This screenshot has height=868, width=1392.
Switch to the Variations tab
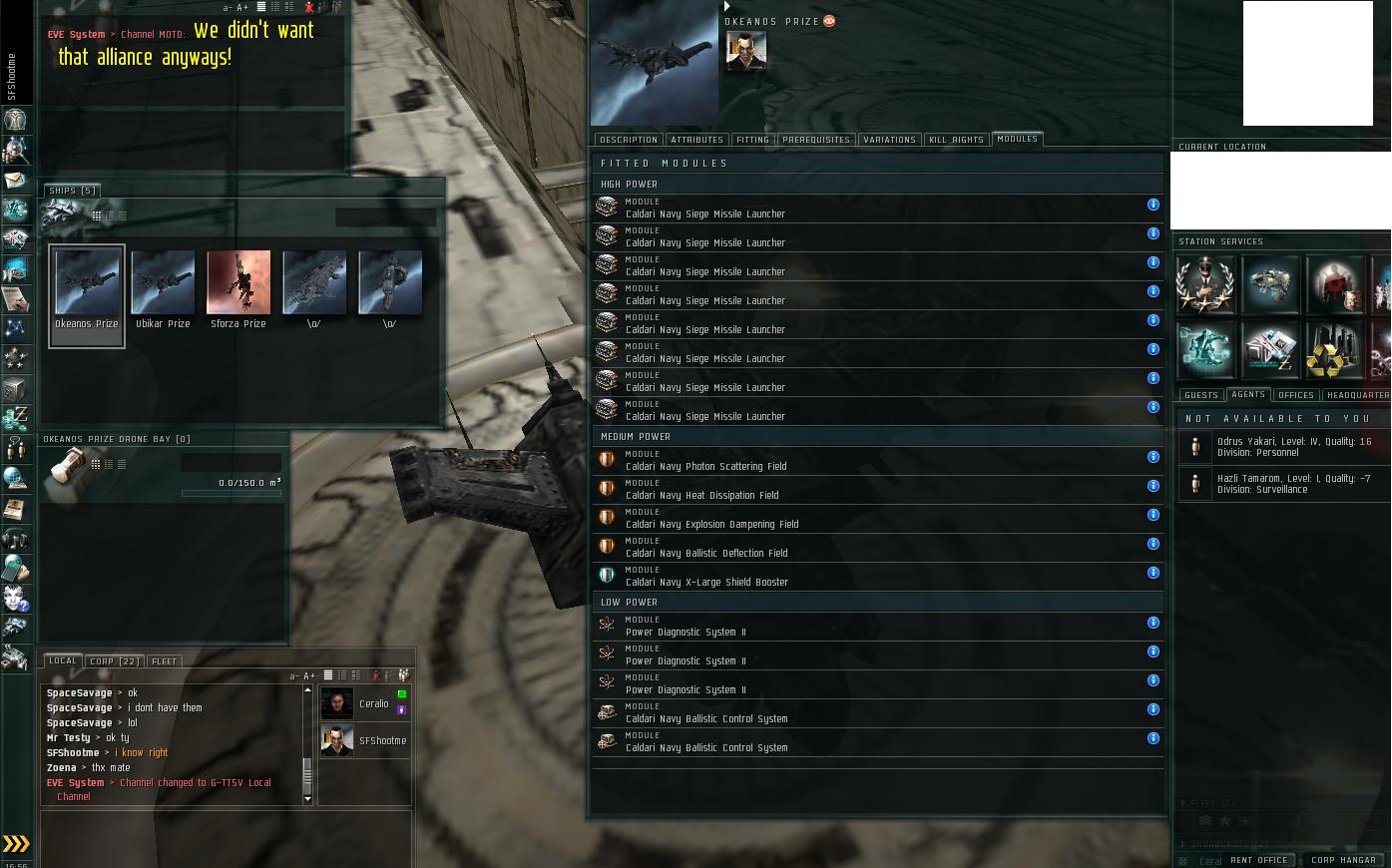tap(889, 140)
